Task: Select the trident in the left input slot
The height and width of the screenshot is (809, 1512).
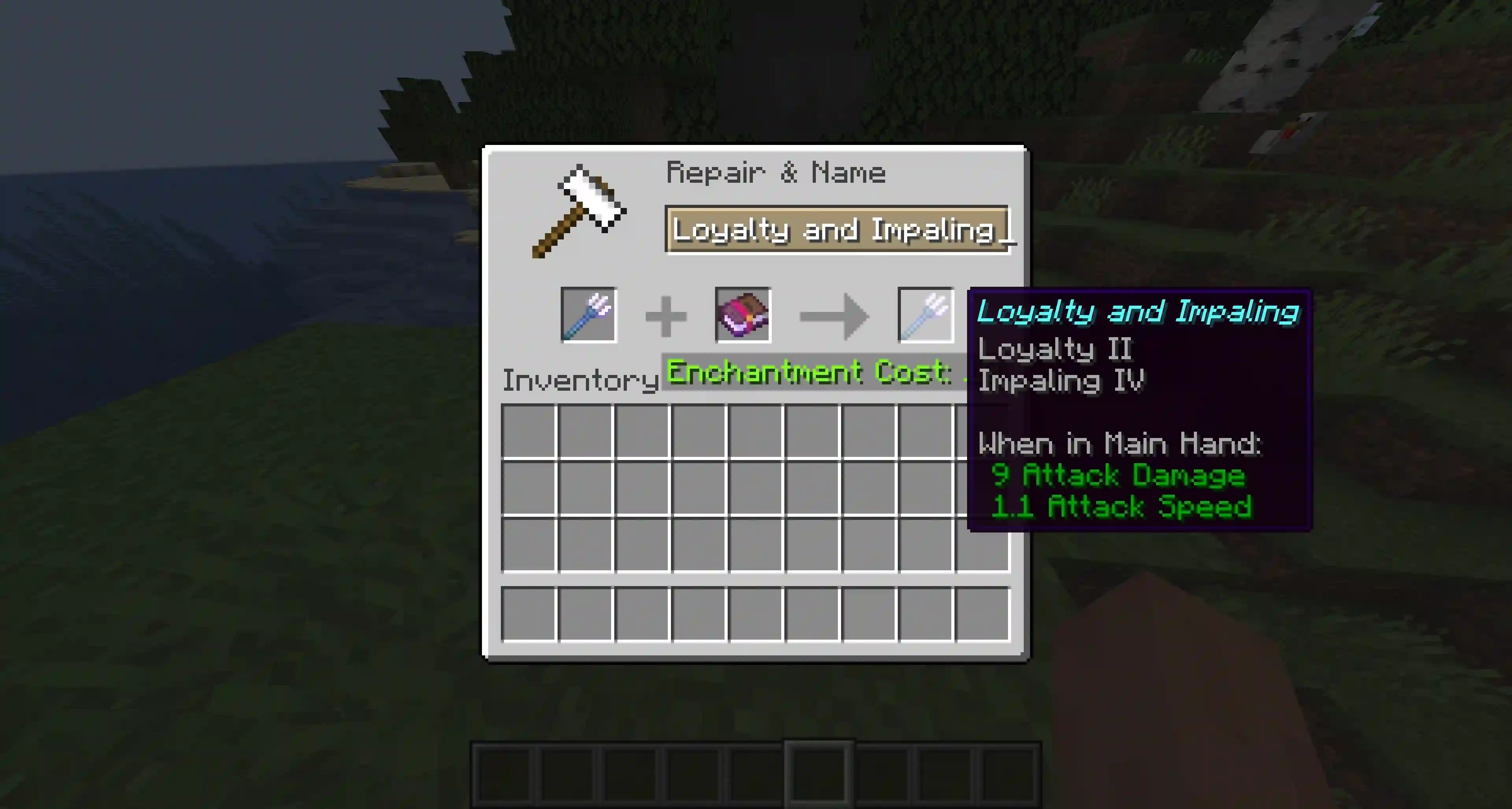Action: (589, 315)
